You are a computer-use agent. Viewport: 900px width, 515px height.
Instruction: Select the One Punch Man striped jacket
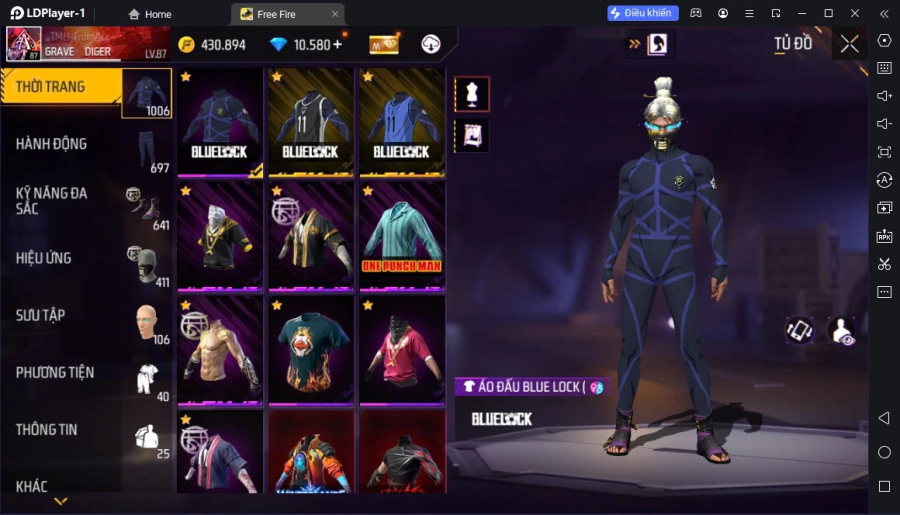[x=402, y=236]
